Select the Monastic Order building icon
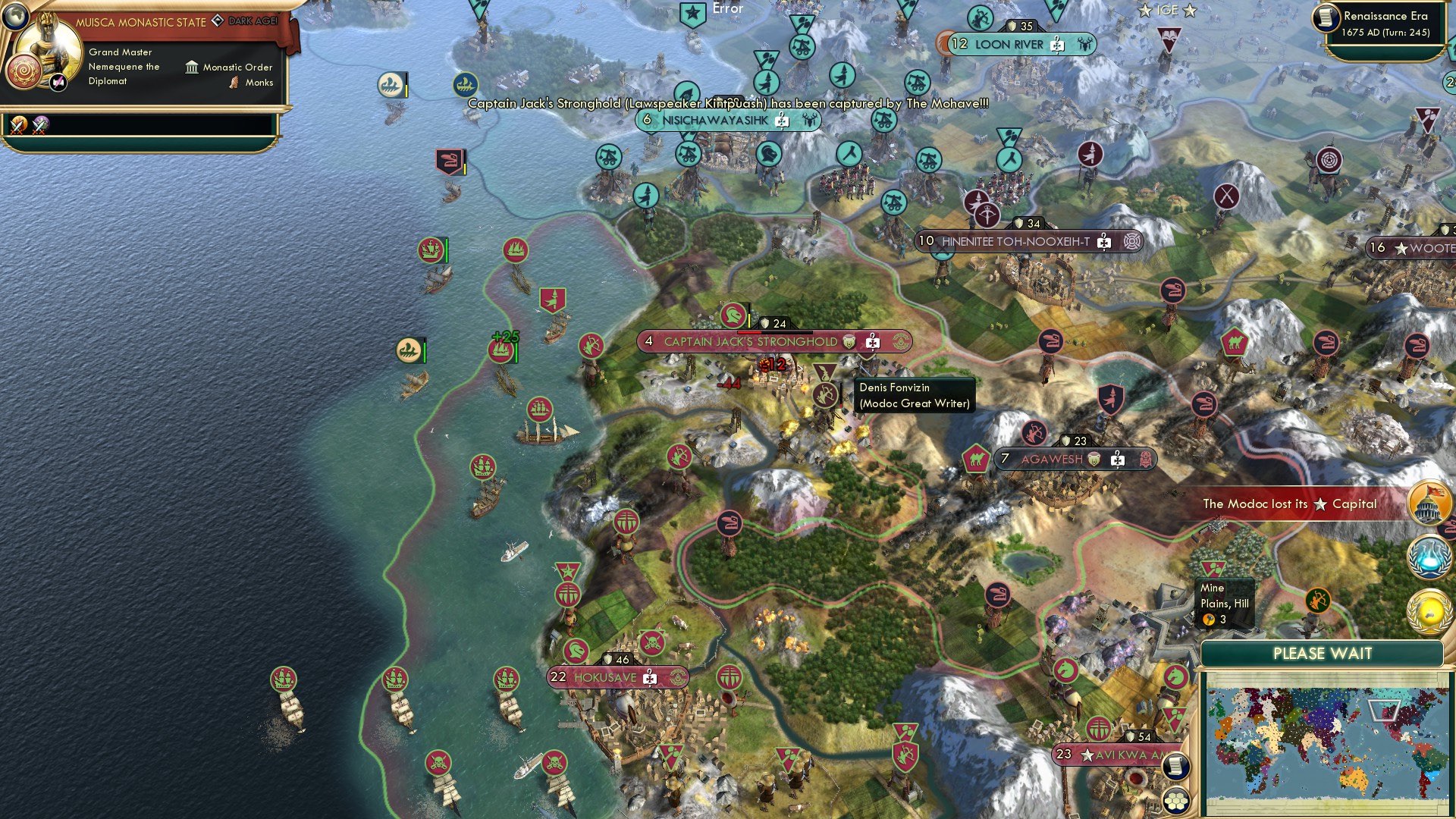Viewport: 1456px width, 819px height. coord(190,67)
